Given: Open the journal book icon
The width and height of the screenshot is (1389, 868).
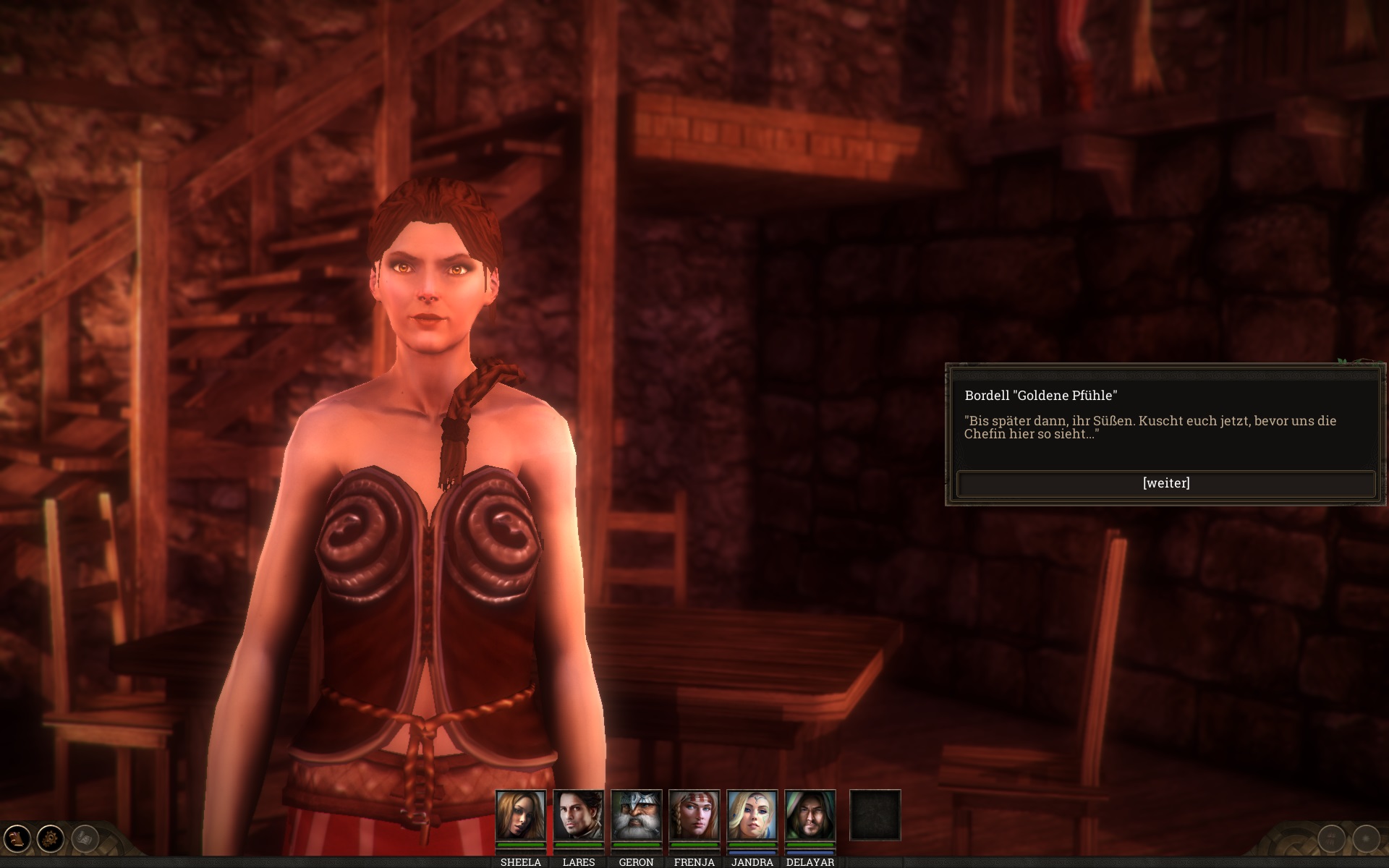Looking at the screenshot, I should [x=17, y=839].
